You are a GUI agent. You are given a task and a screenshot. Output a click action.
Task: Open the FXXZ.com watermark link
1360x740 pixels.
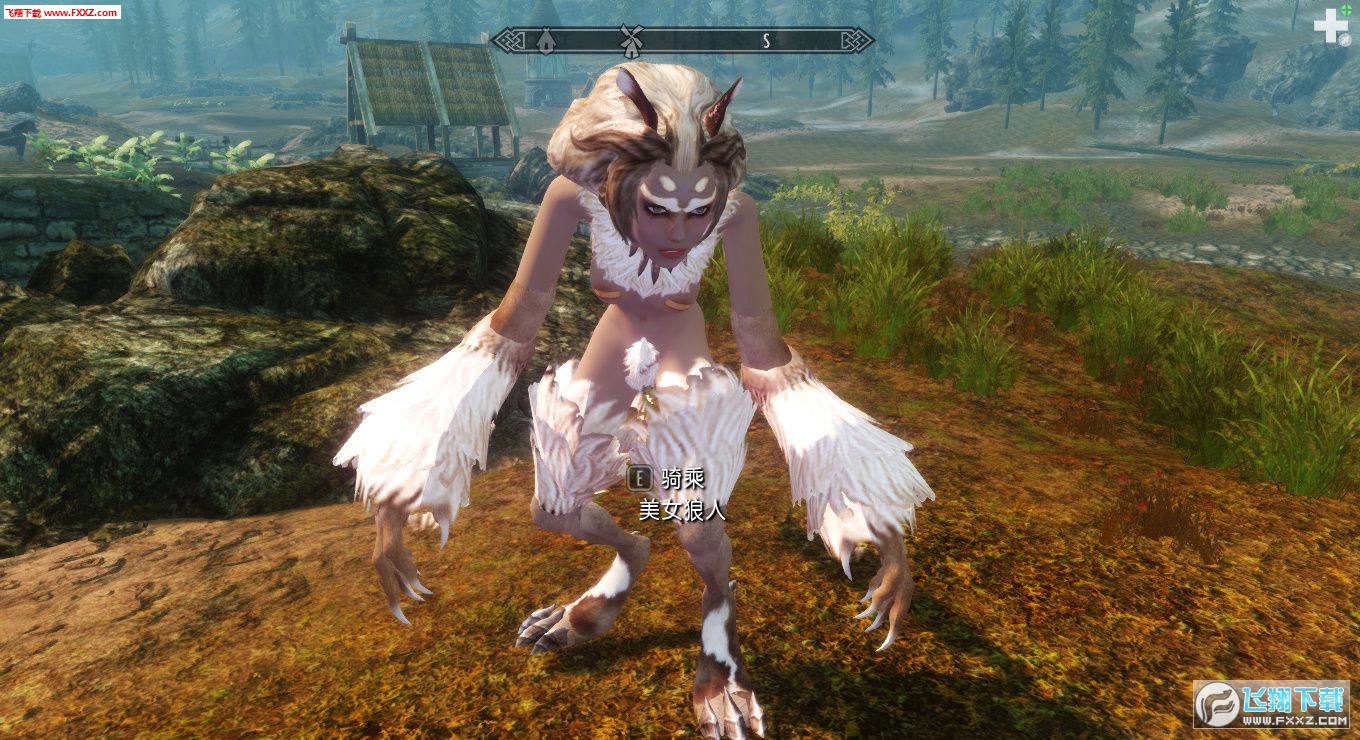[60, 12]
